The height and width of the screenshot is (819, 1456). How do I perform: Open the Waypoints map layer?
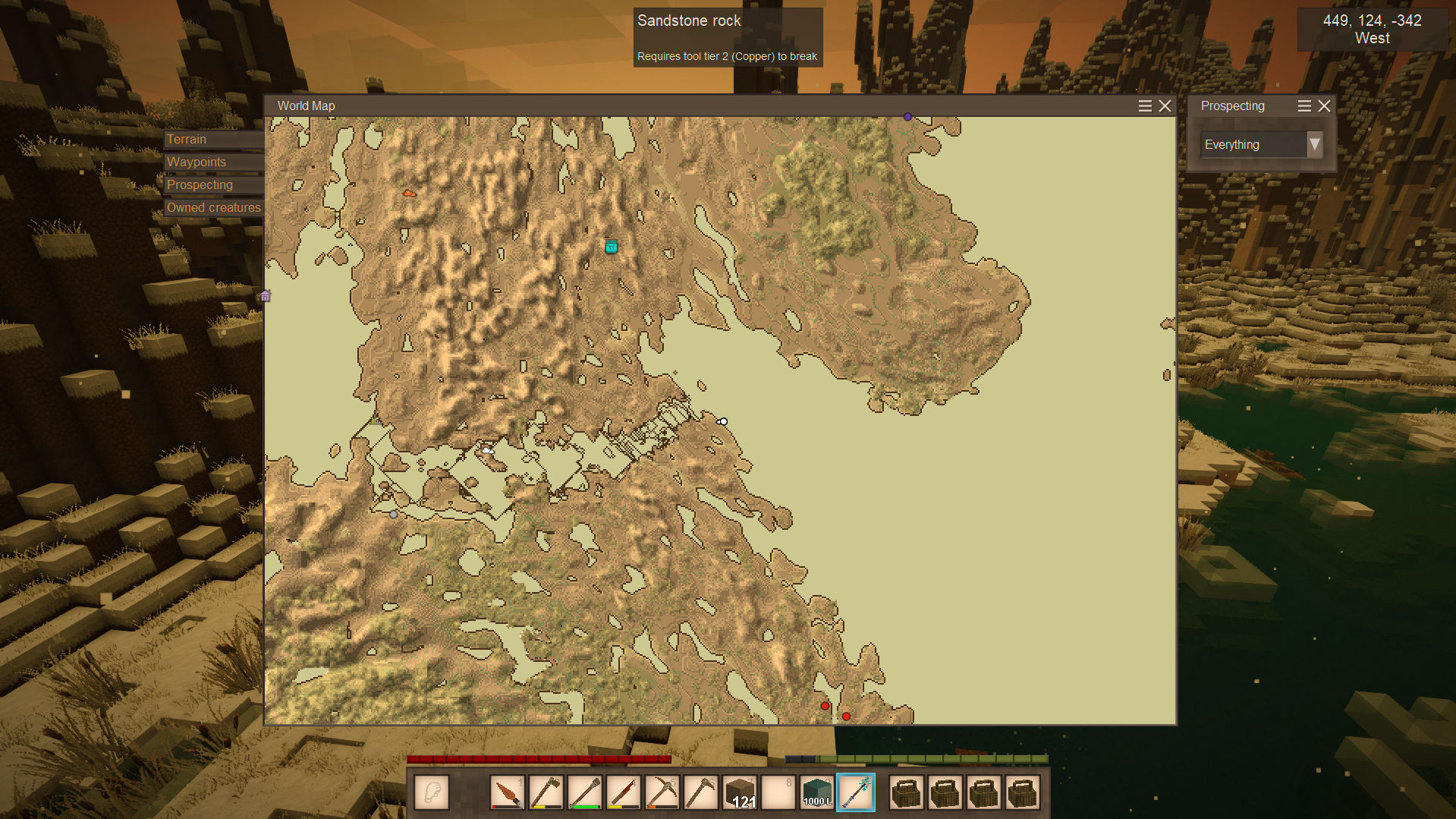[x=212, y=162]
